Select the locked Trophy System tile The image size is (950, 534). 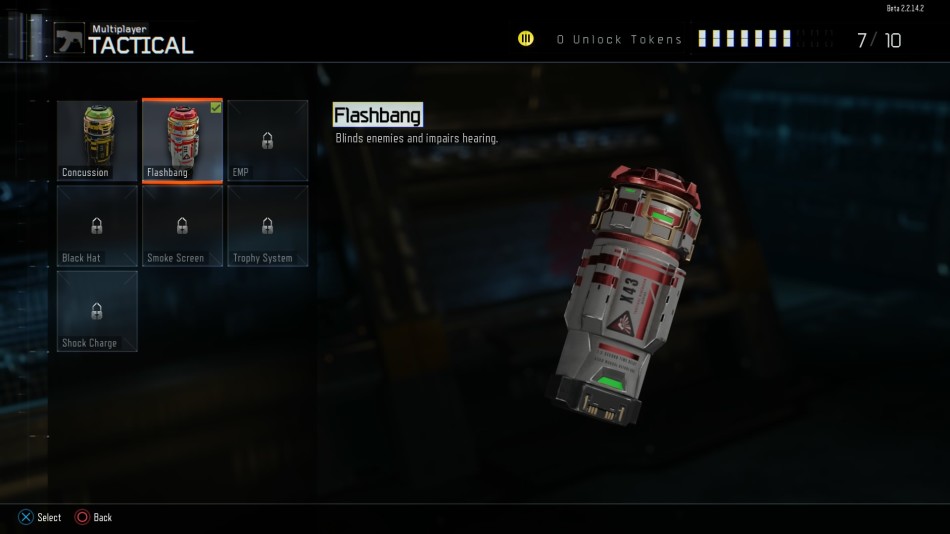267,226
